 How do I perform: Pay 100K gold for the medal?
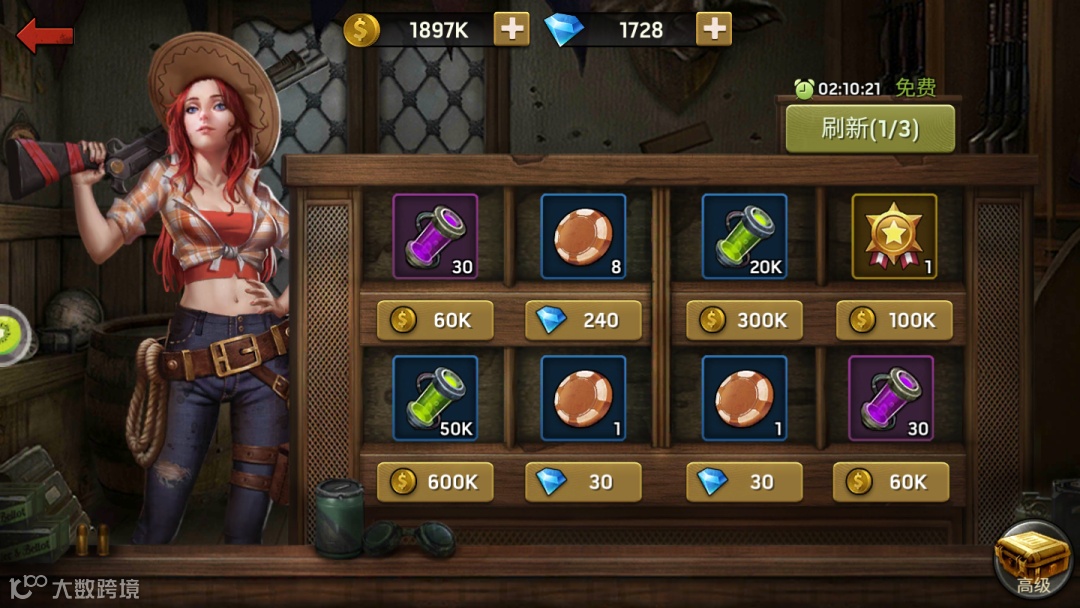894,320
